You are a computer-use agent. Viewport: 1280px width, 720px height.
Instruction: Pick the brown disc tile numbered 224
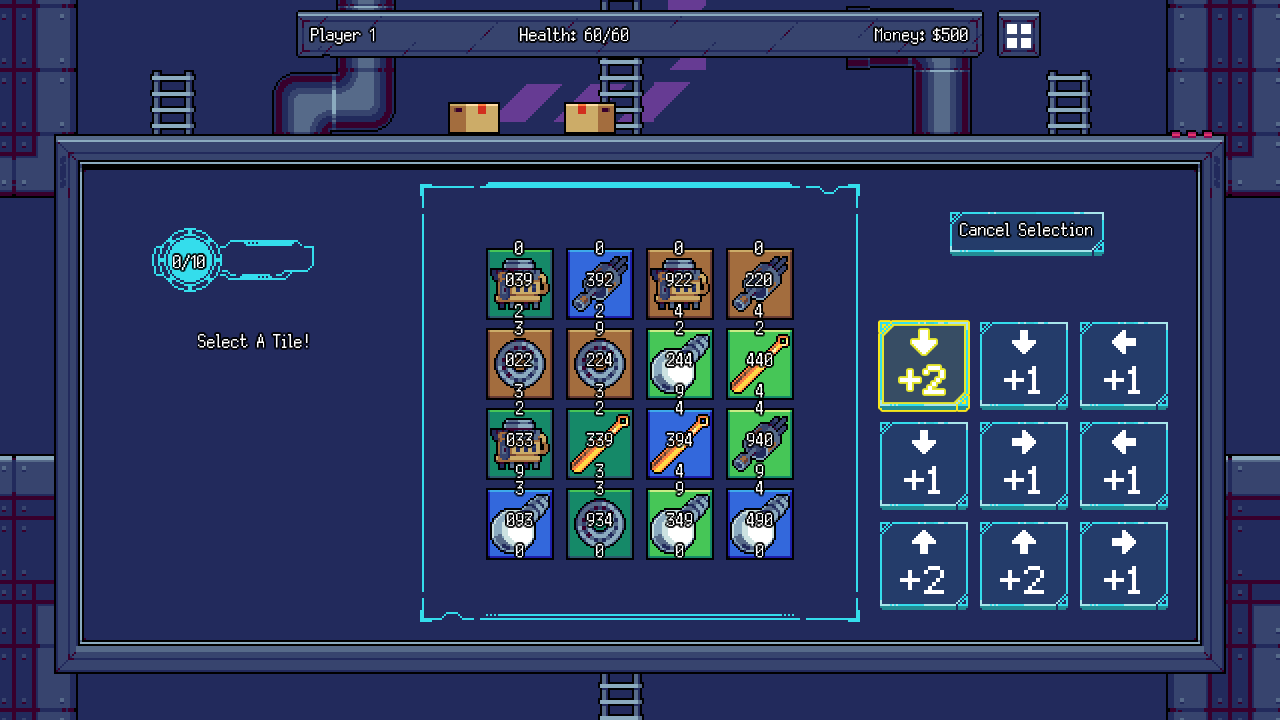(x=600, y=363)
